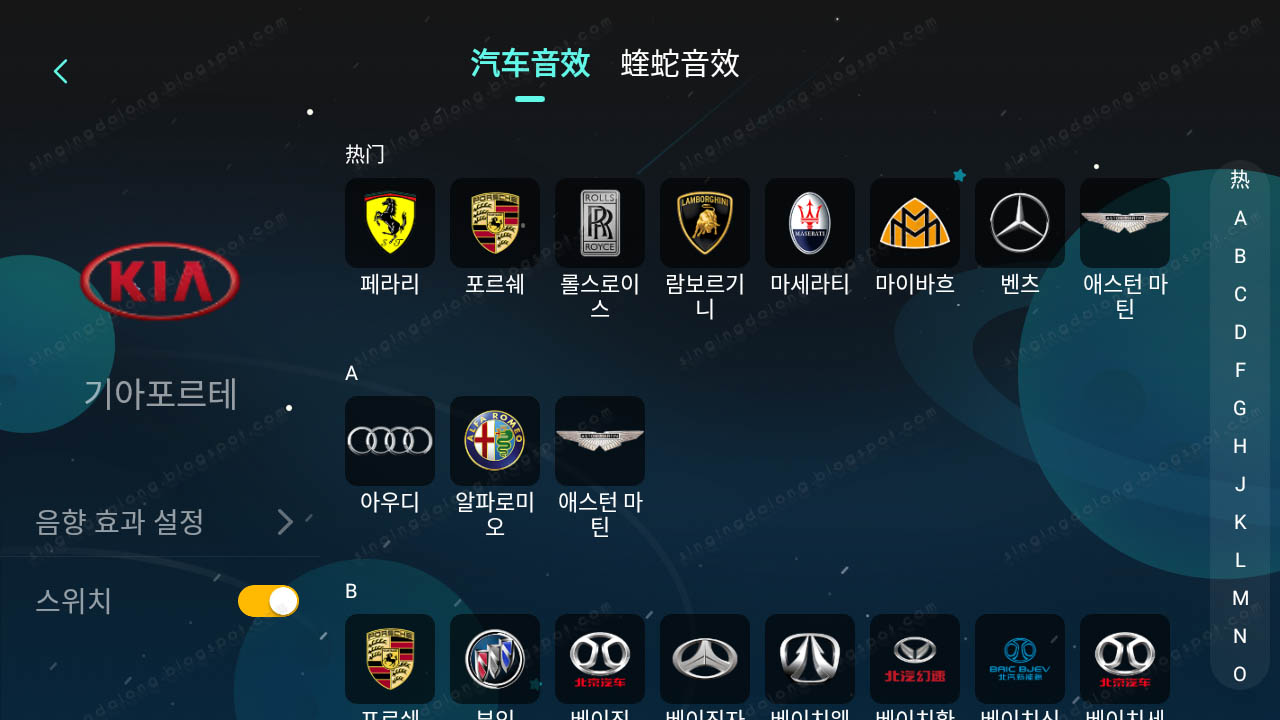Switch to the 蝰蛇音效 tab
The width and height of the screenshot is (1280, 720).
coord(680,64)
